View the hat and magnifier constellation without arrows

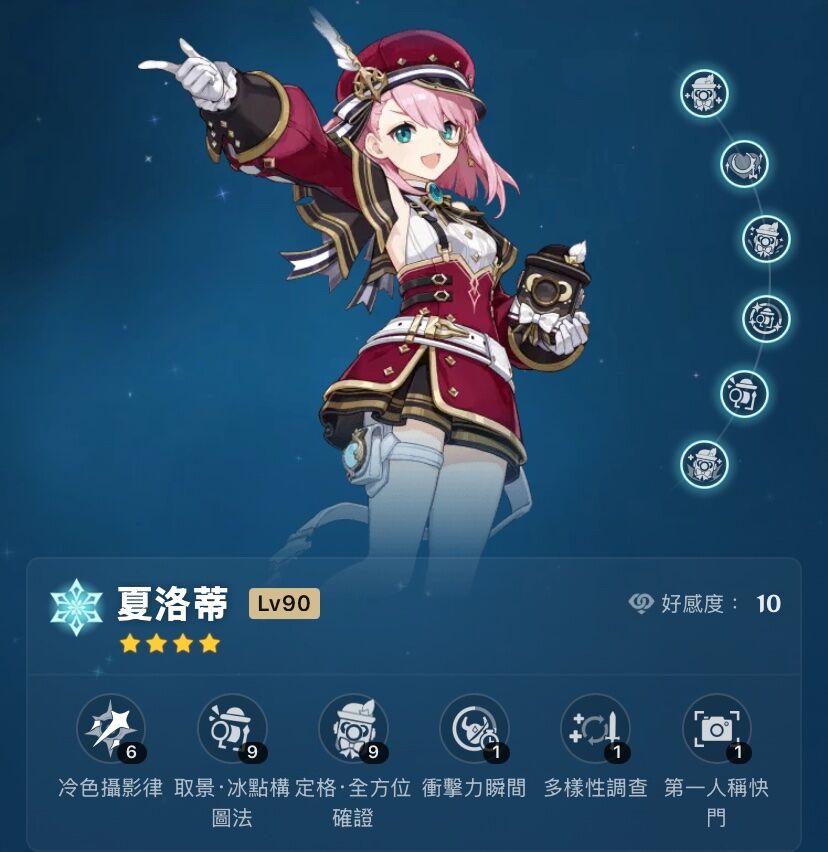744,393
